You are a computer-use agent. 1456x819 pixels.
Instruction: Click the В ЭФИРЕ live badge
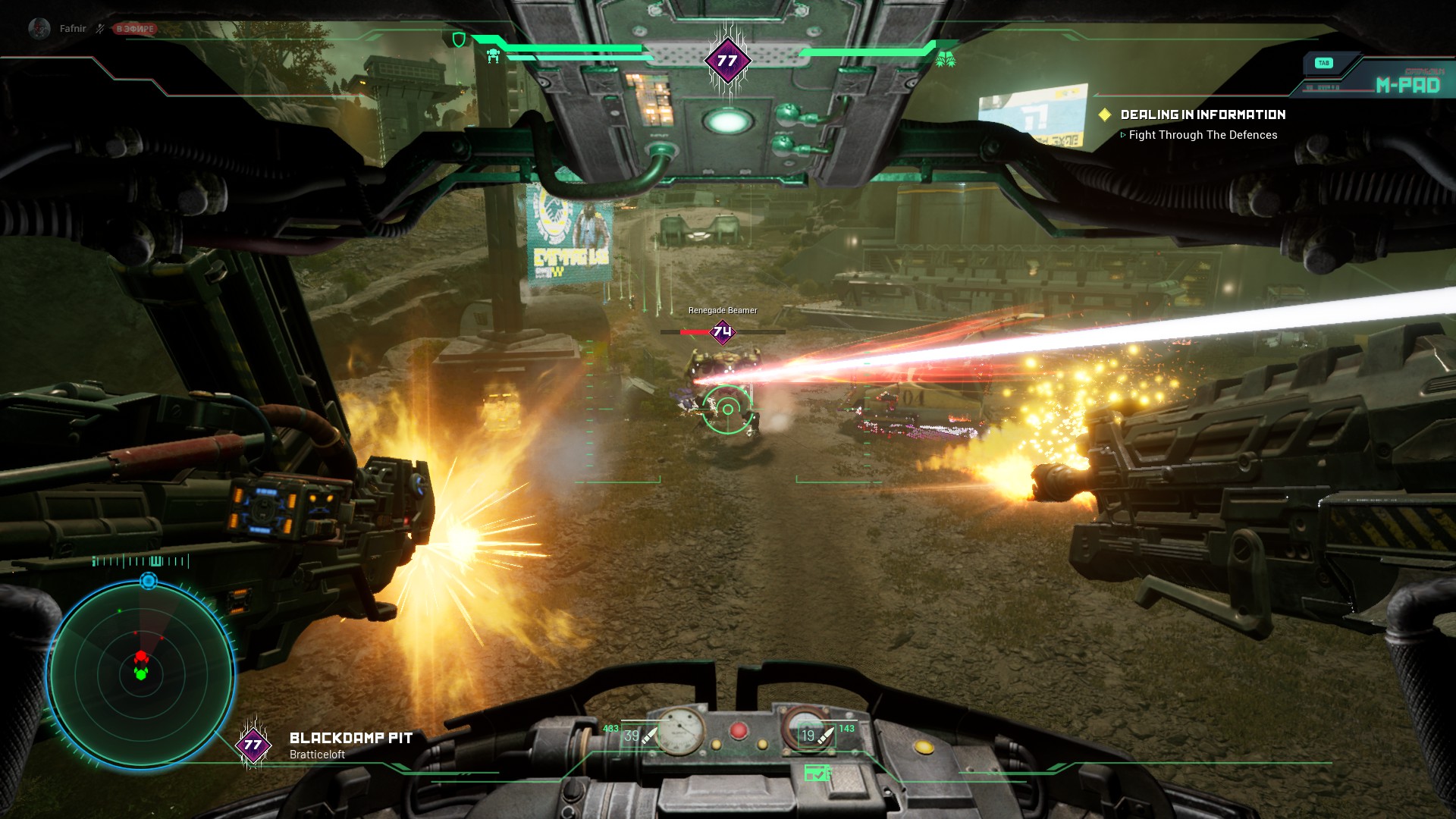(132, 28)
